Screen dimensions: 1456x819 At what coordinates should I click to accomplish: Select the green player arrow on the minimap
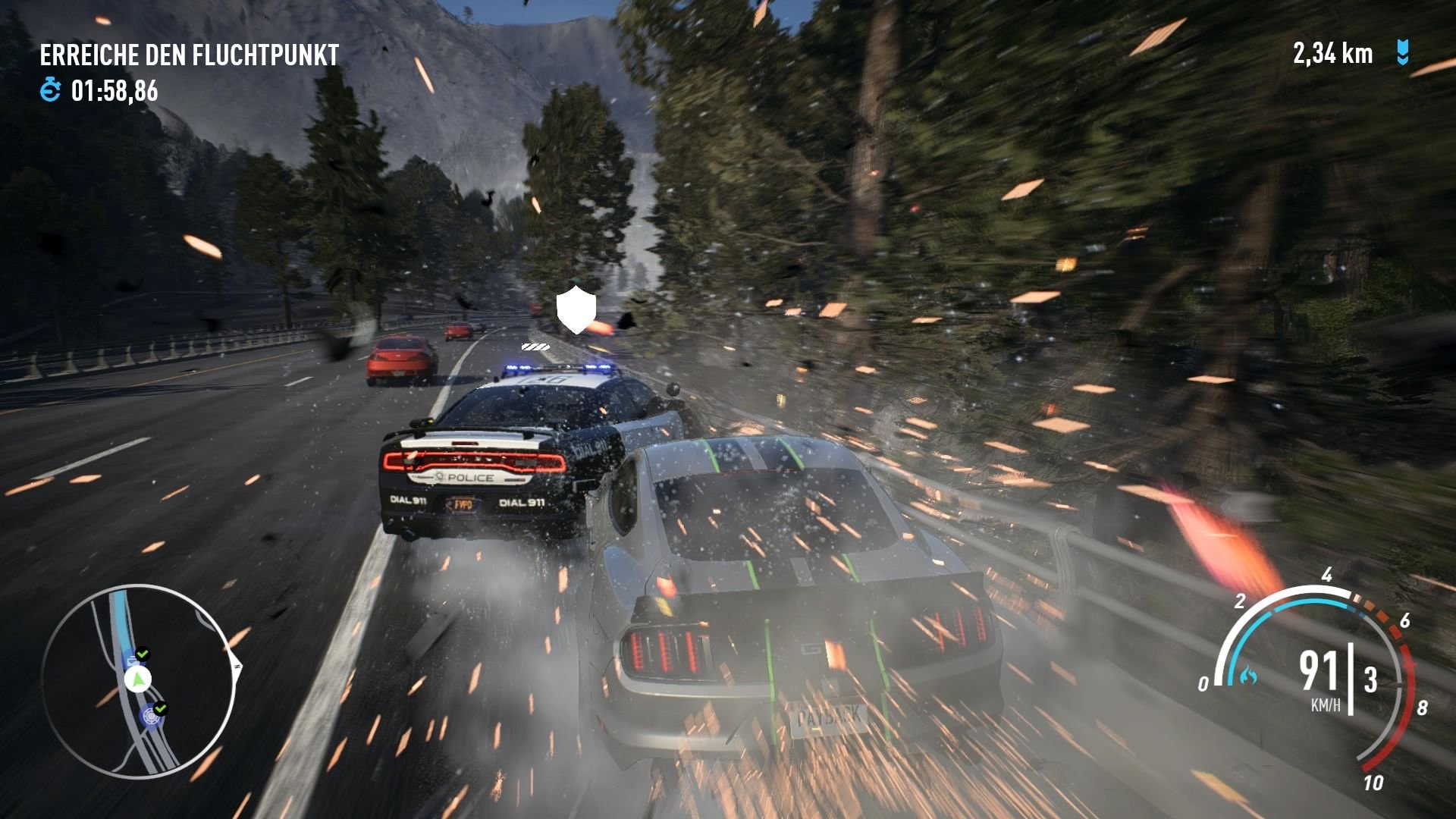pos(137,679)
